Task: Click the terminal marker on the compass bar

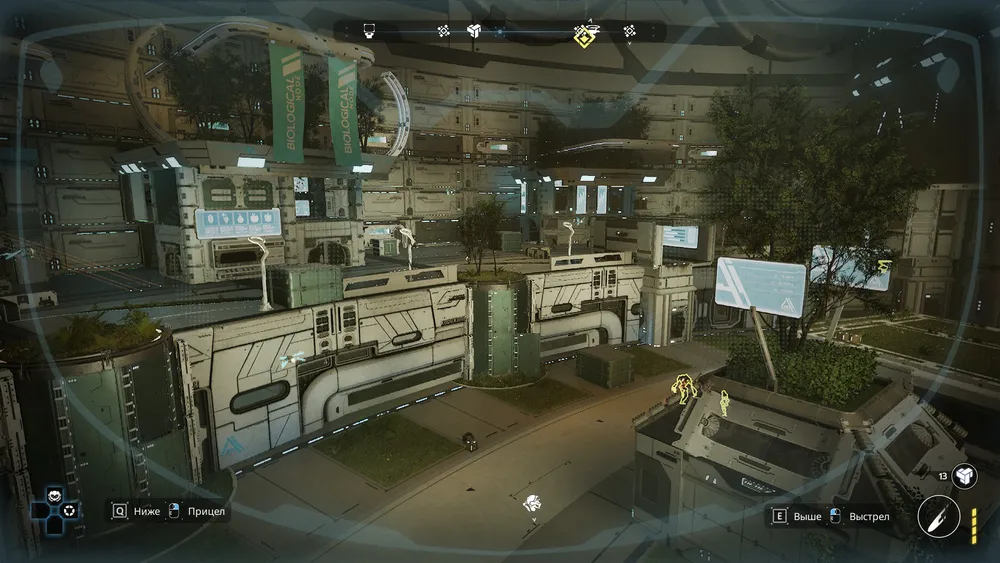Action: point(369,32)
